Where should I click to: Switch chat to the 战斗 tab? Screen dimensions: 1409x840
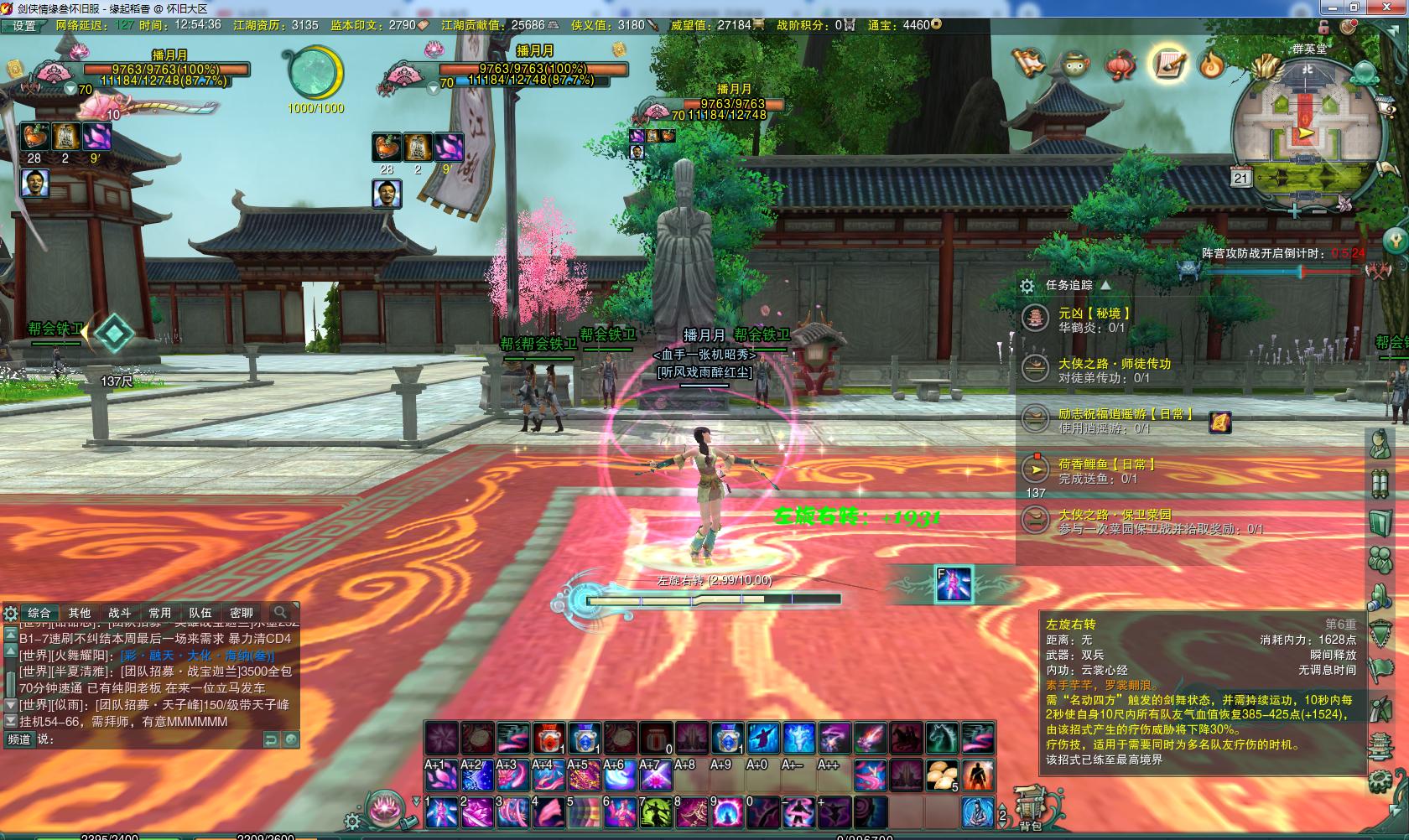(x=119, y=613)
